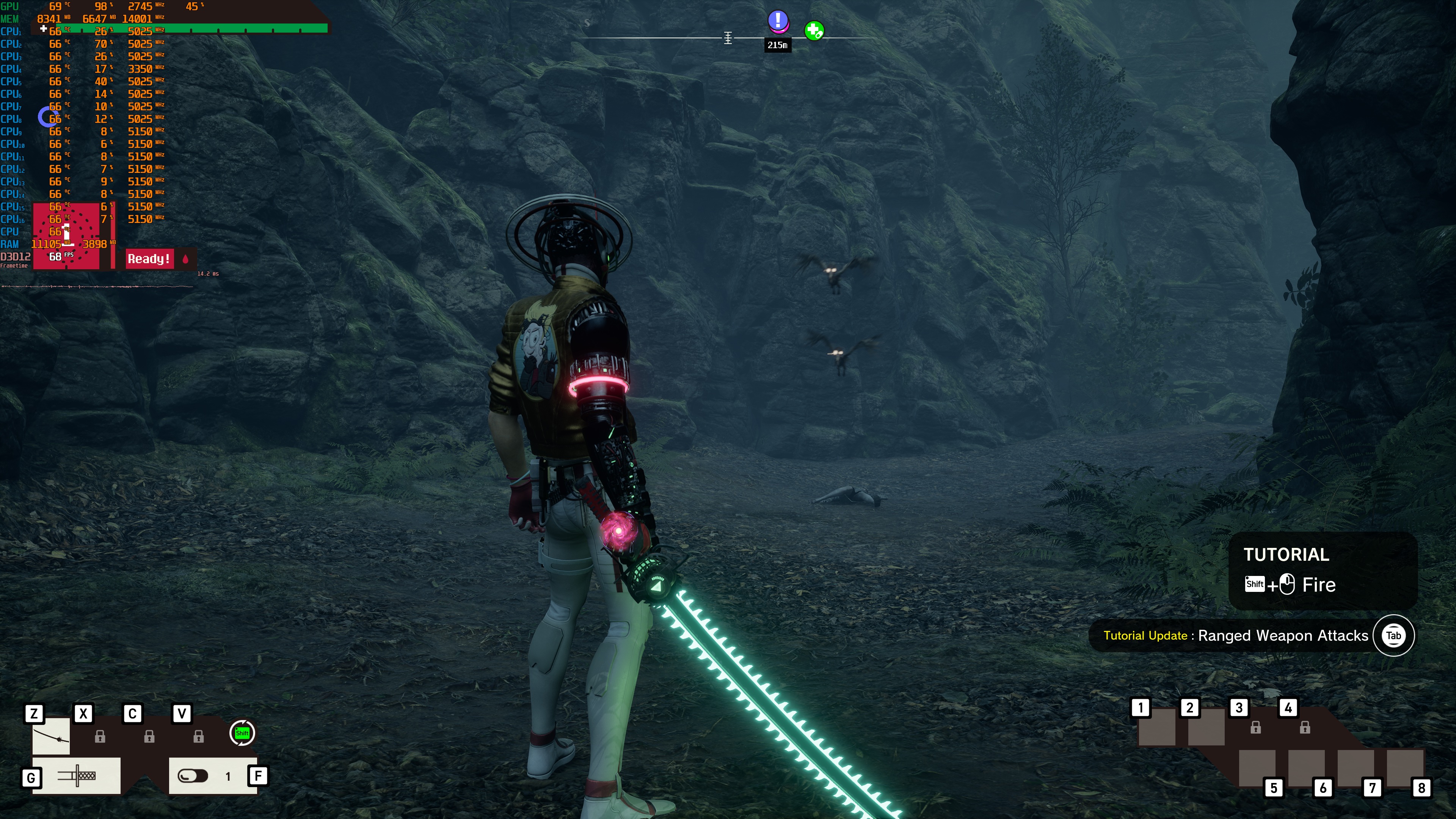Select the sword hilt ranged weapon slot
The image size is (1456, 819).
(77, 775)
